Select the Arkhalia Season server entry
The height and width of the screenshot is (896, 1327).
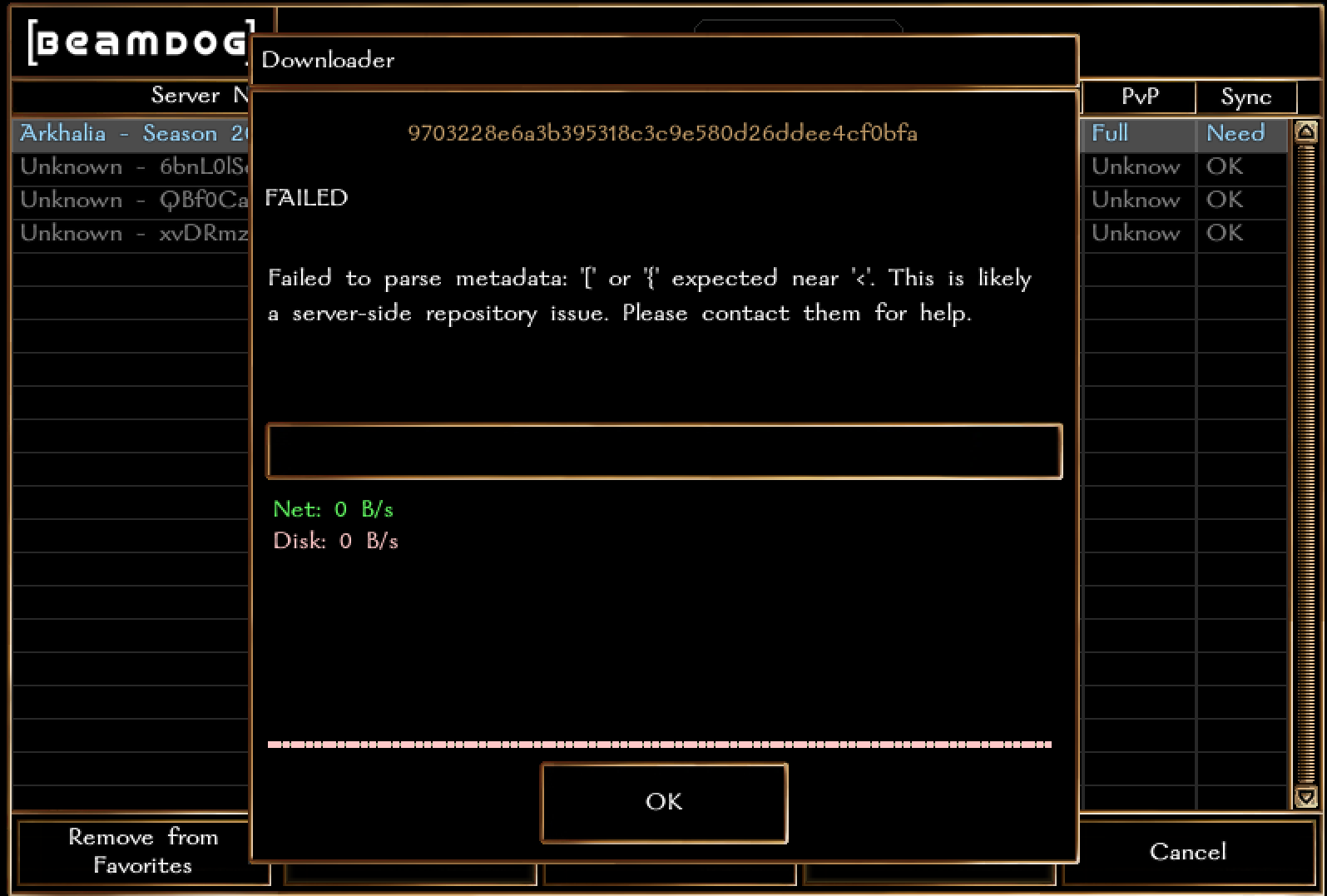click(x=125, y=133)
